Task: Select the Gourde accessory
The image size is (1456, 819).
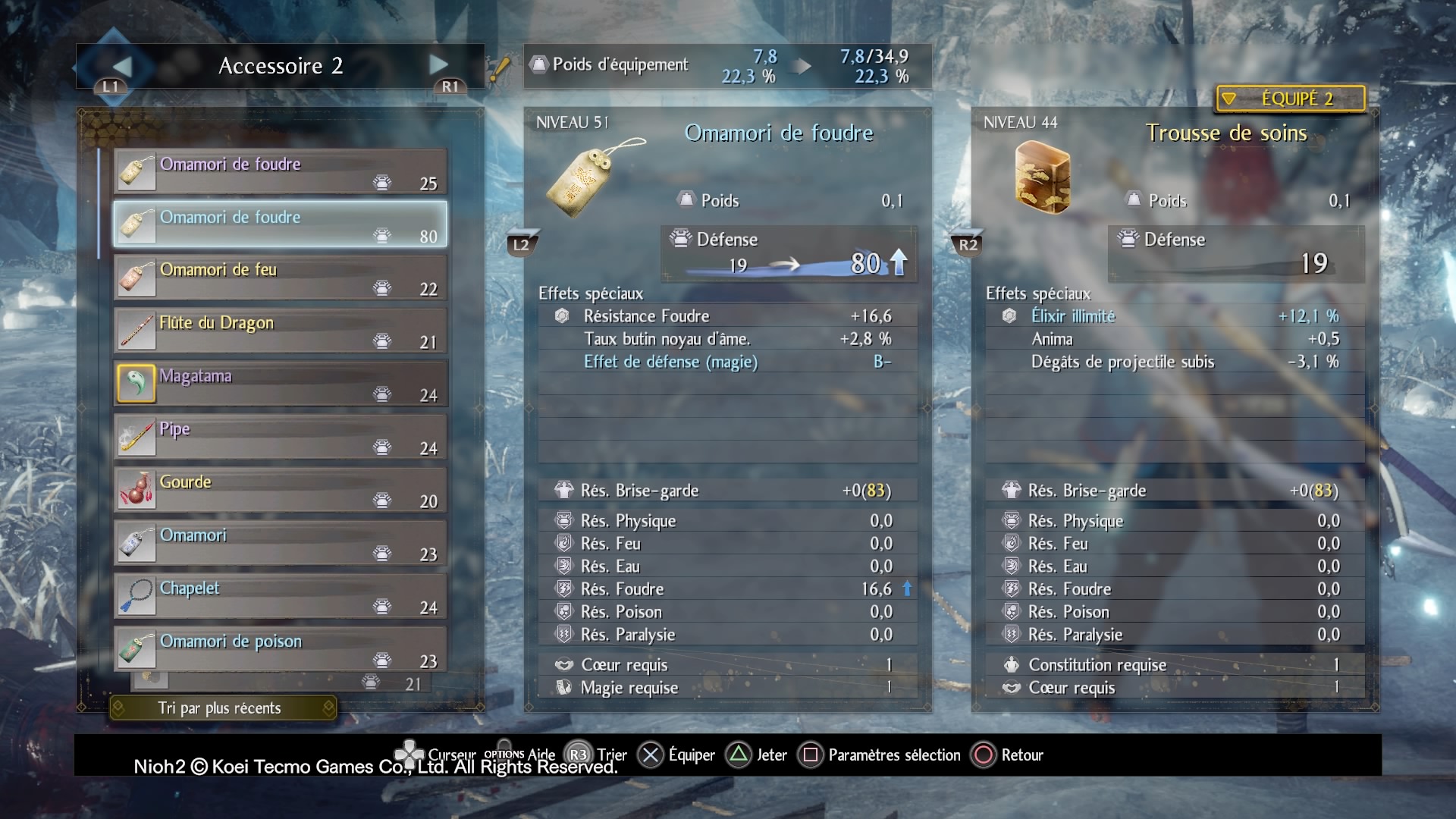Action: 280,490
